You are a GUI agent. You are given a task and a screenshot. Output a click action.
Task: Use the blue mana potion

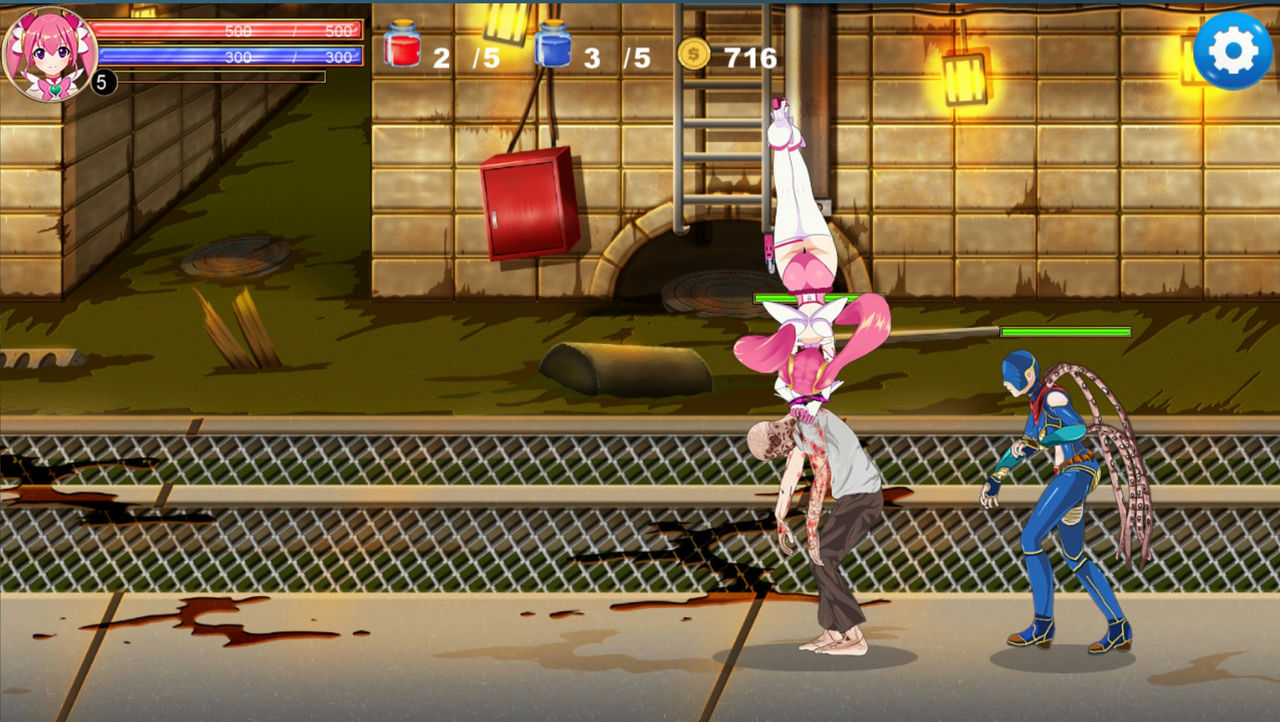[x=552, y=46]
